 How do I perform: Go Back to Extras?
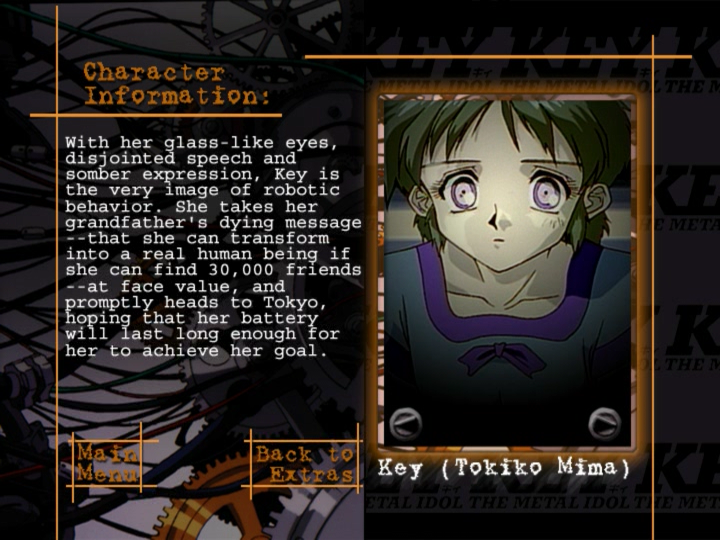click(x=304, y=464)
